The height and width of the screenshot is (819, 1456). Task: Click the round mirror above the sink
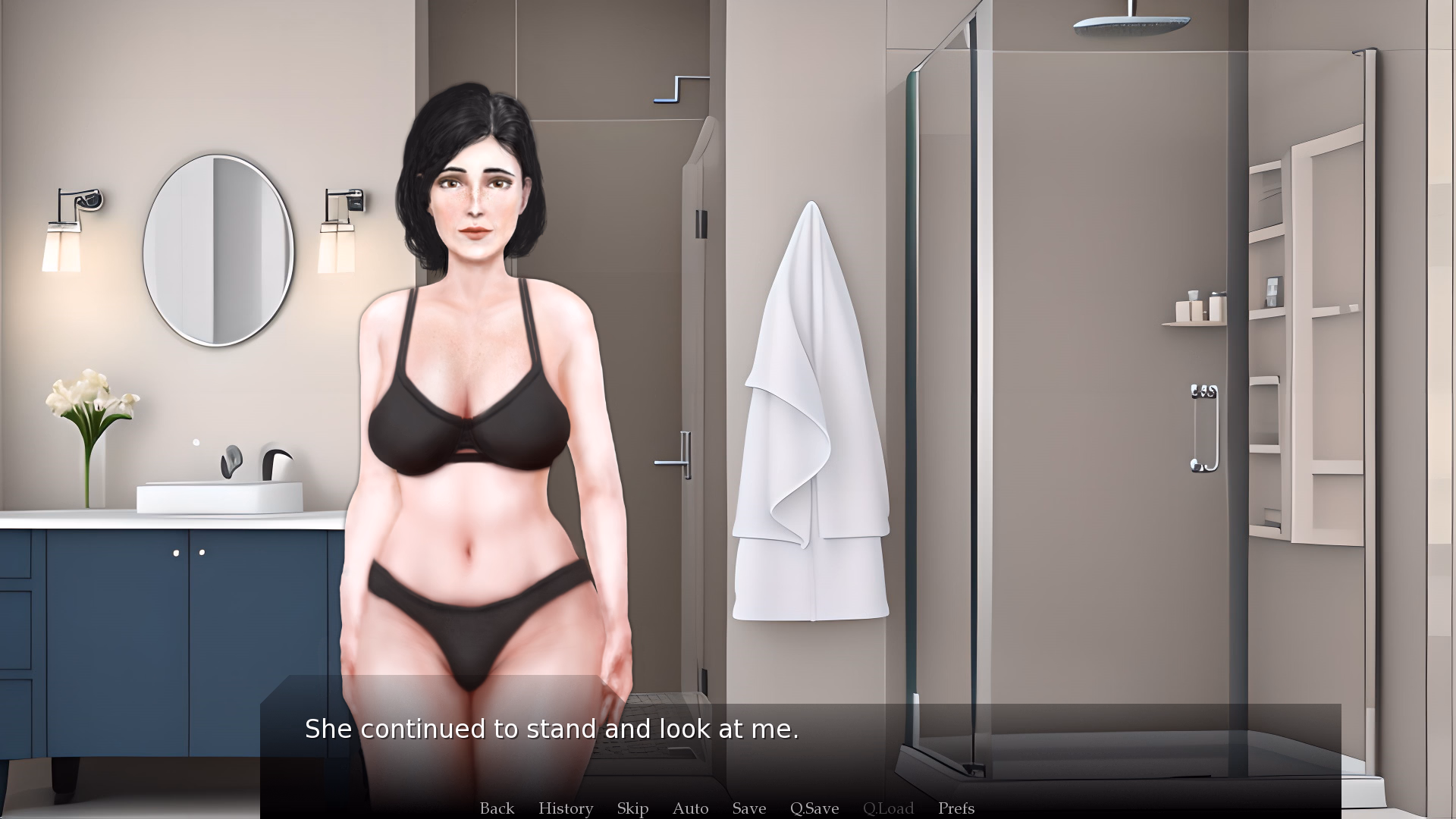pos(218,246)
